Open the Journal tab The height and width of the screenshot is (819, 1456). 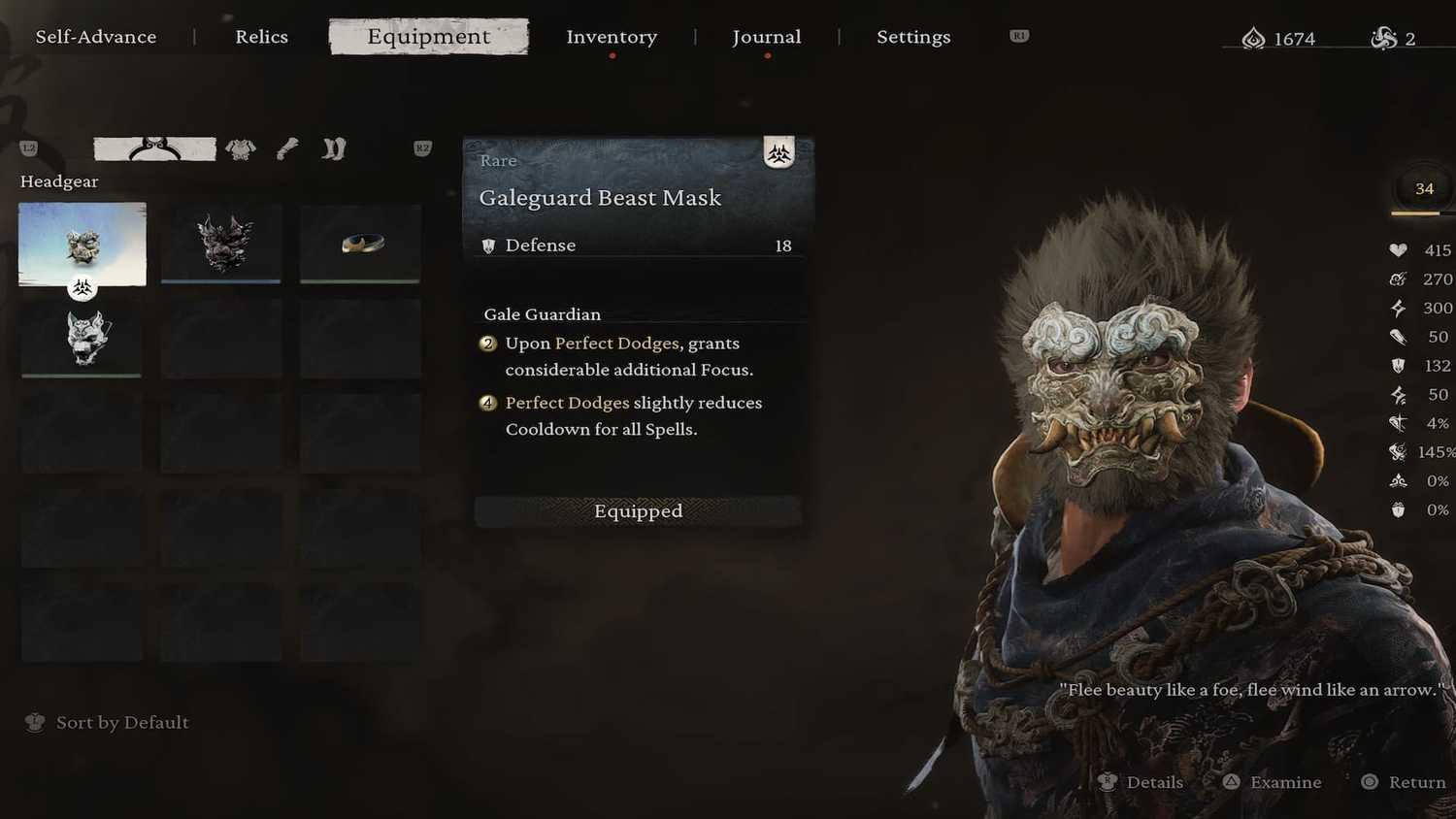coord(766,37)
